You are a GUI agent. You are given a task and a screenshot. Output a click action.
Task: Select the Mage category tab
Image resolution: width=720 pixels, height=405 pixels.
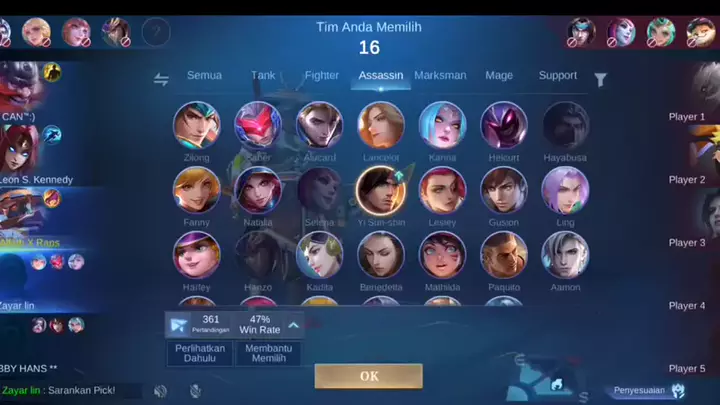pyautogui.click(x=499, y=76)
